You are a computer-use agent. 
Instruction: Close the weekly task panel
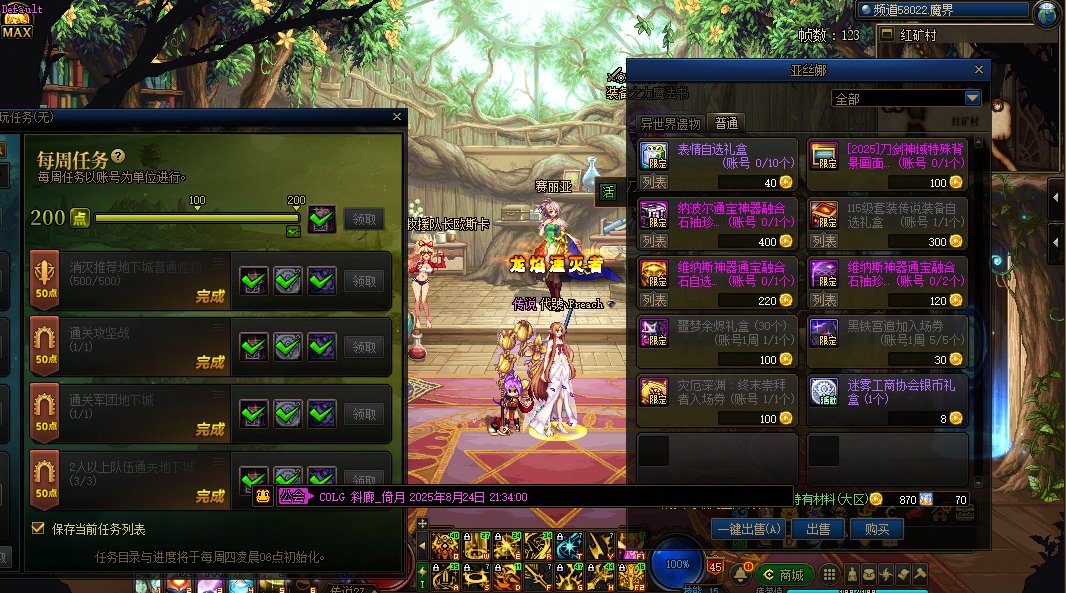click(x=396, y=117)
